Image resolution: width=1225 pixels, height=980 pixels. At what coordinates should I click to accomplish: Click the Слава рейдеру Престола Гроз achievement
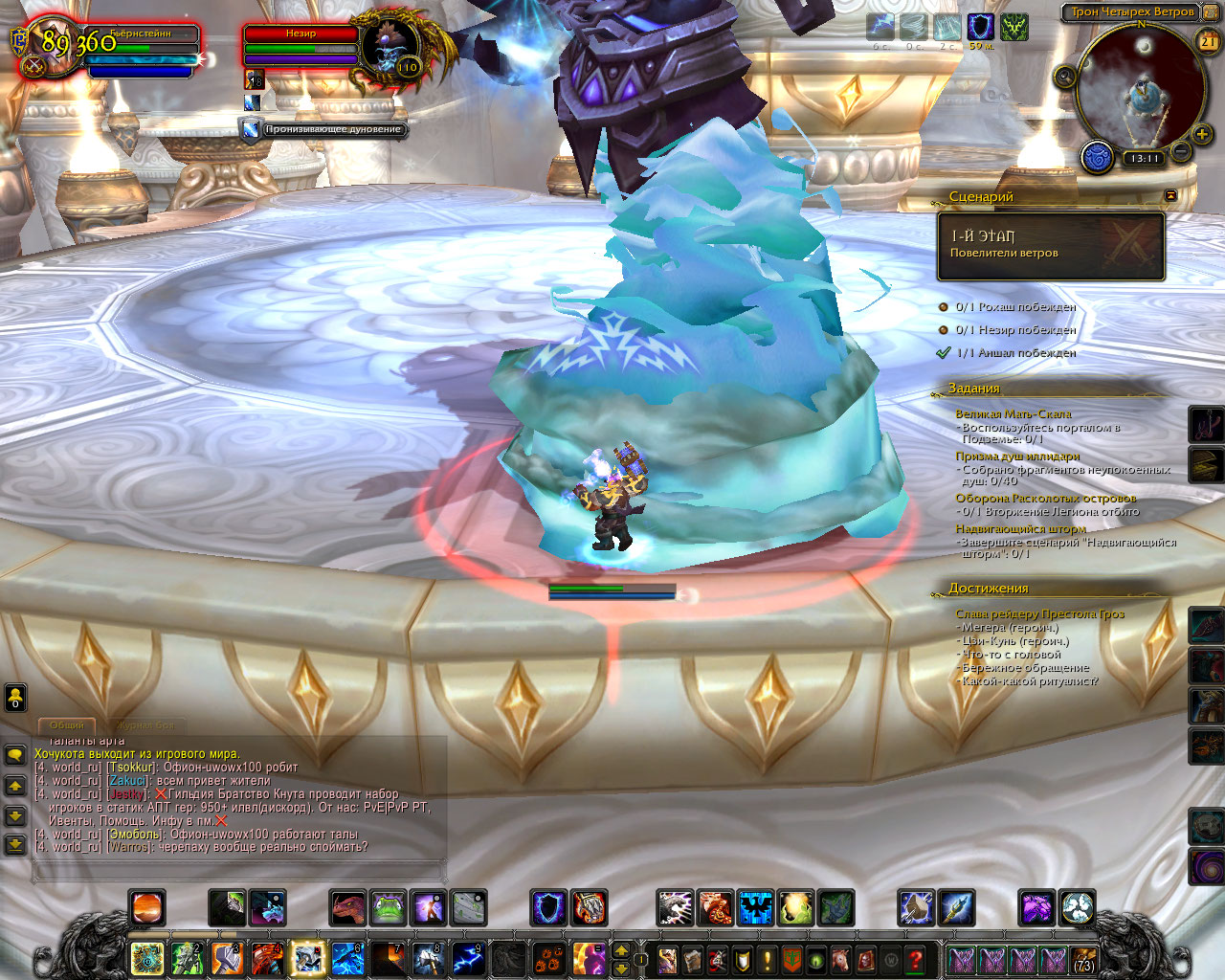(1039, 614)
